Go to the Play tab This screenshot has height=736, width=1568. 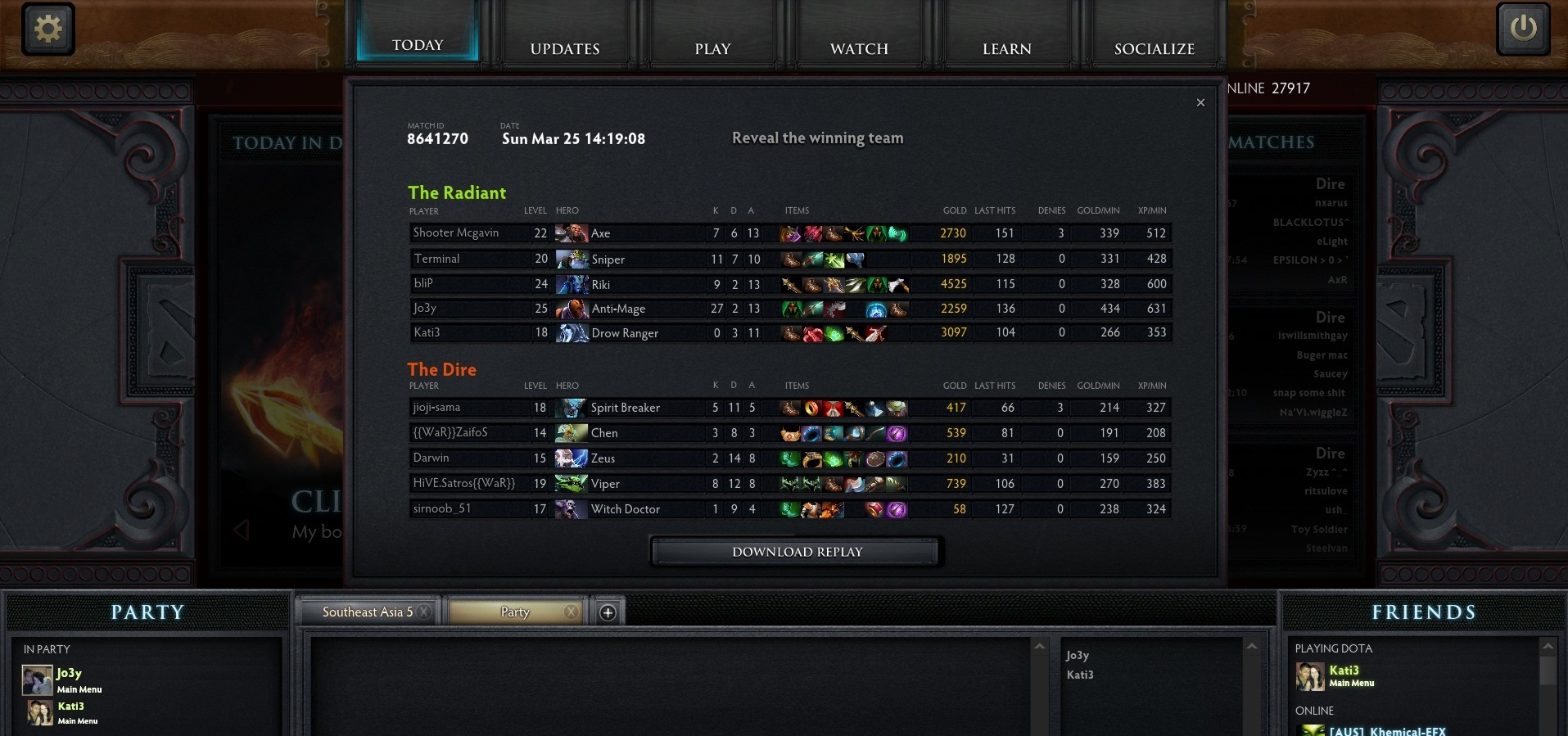[712, 48]
